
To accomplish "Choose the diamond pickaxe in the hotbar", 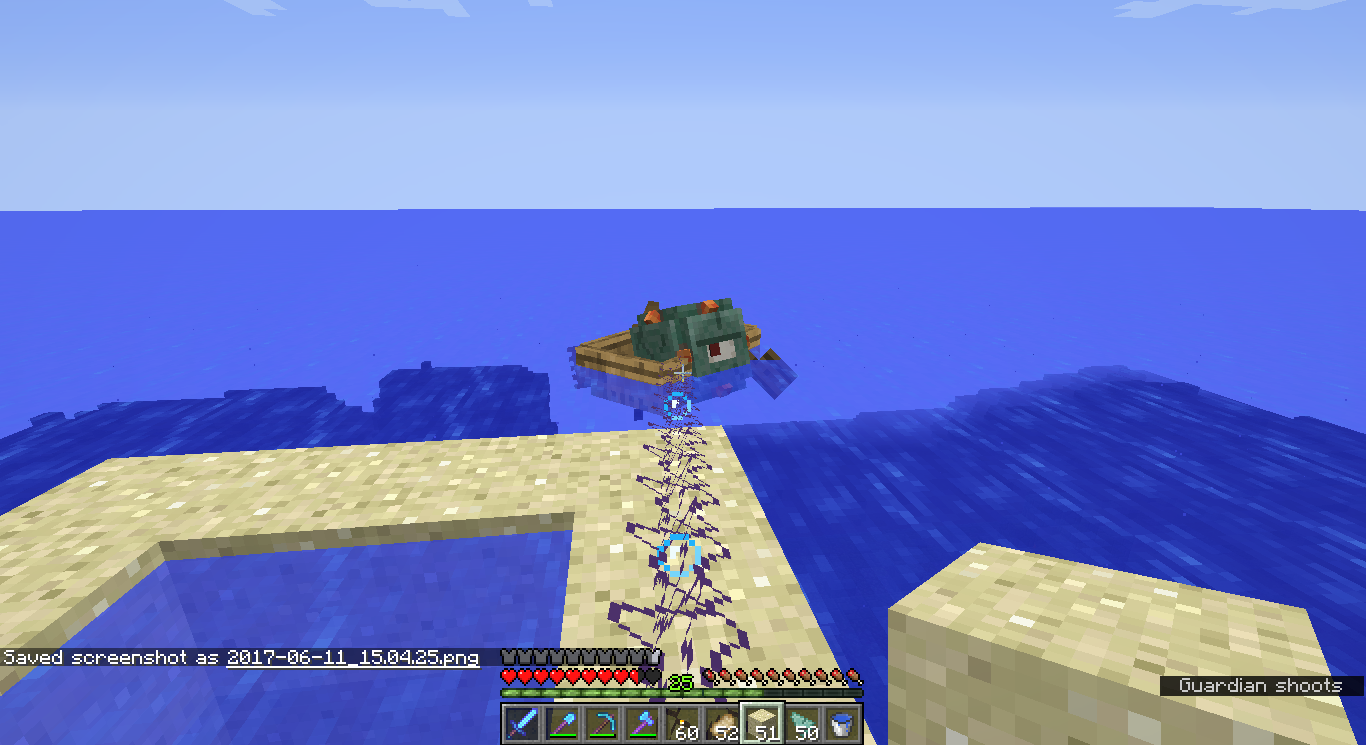I will click(601, 723).
